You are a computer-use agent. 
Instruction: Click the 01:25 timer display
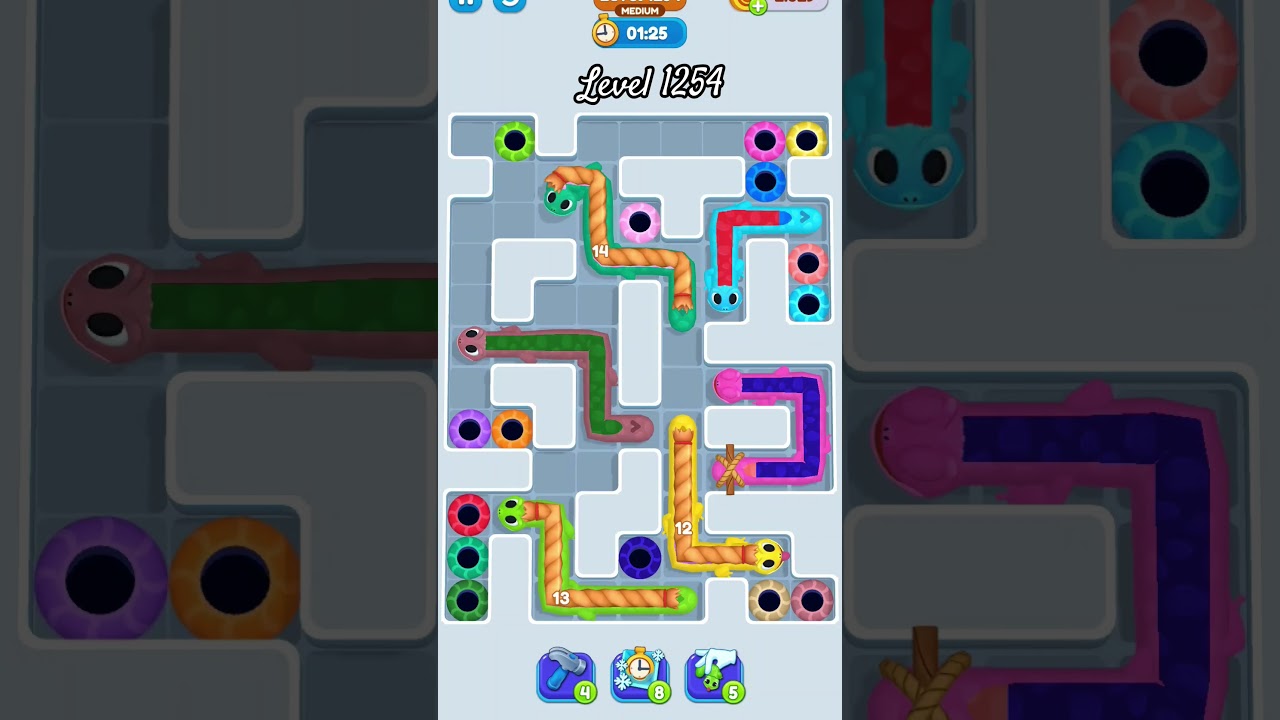click(x=646, y=33)
